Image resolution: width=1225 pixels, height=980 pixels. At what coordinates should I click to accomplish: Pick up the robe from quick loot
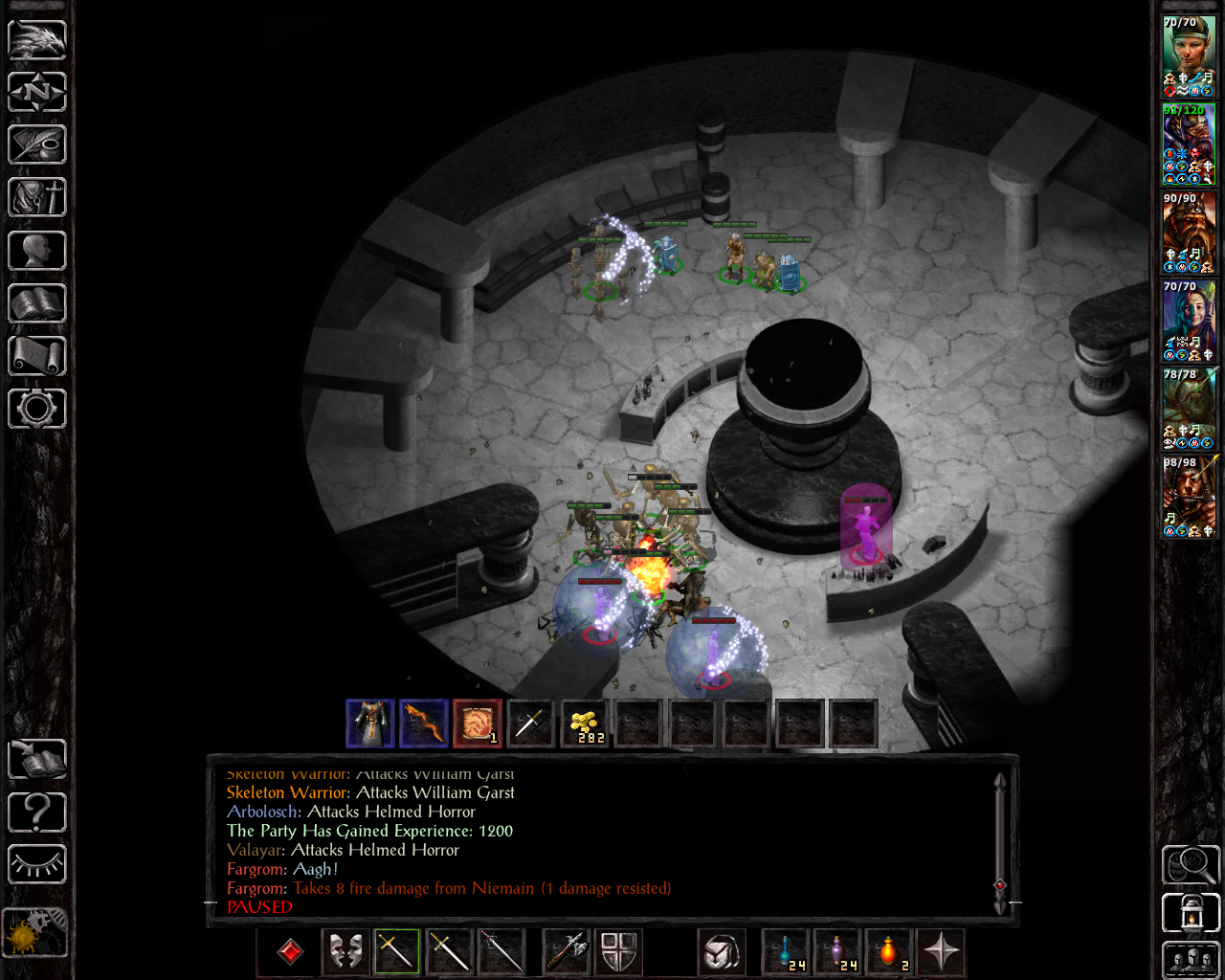coord(370,724)
